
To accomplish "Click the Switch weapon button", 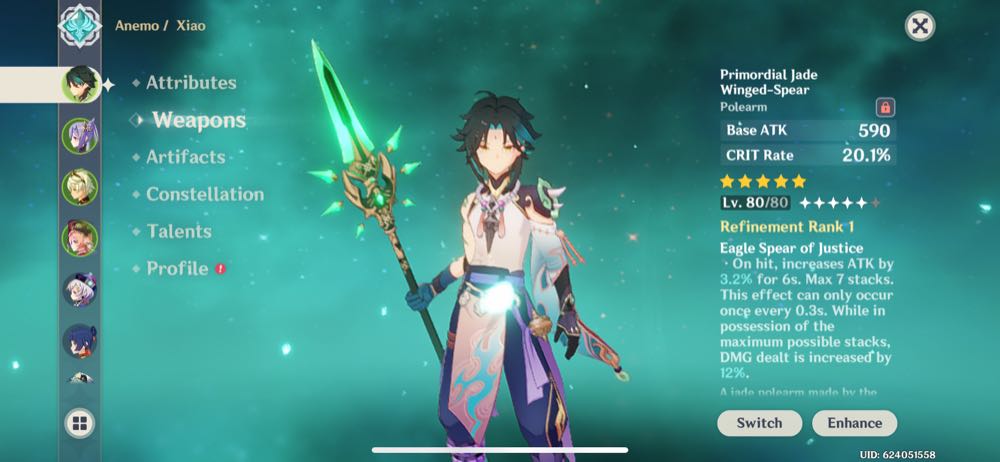I will pos(759,423).
